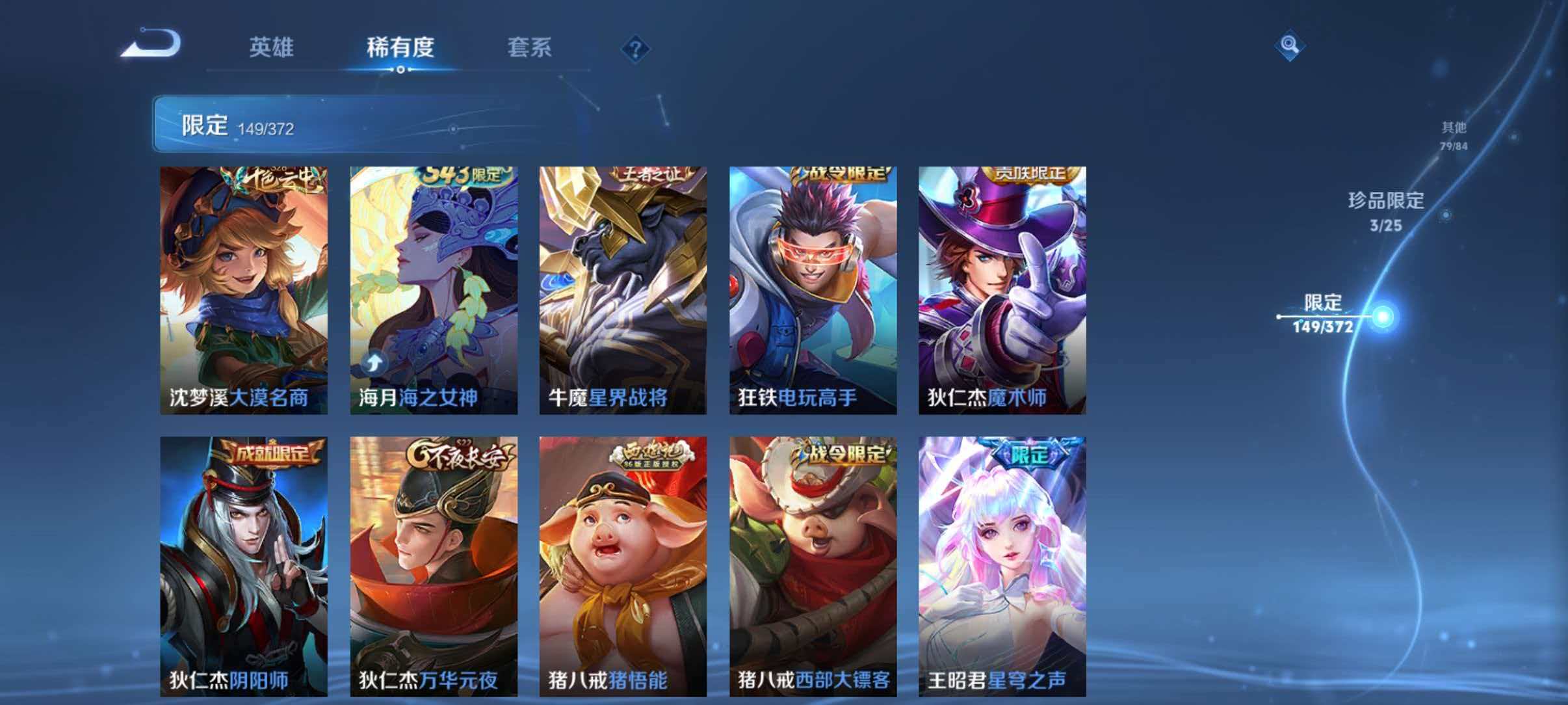Open the 稀有度 tab
This screenshot has height=705, width=1568.
pyautogui.click(x=400, y=49)
